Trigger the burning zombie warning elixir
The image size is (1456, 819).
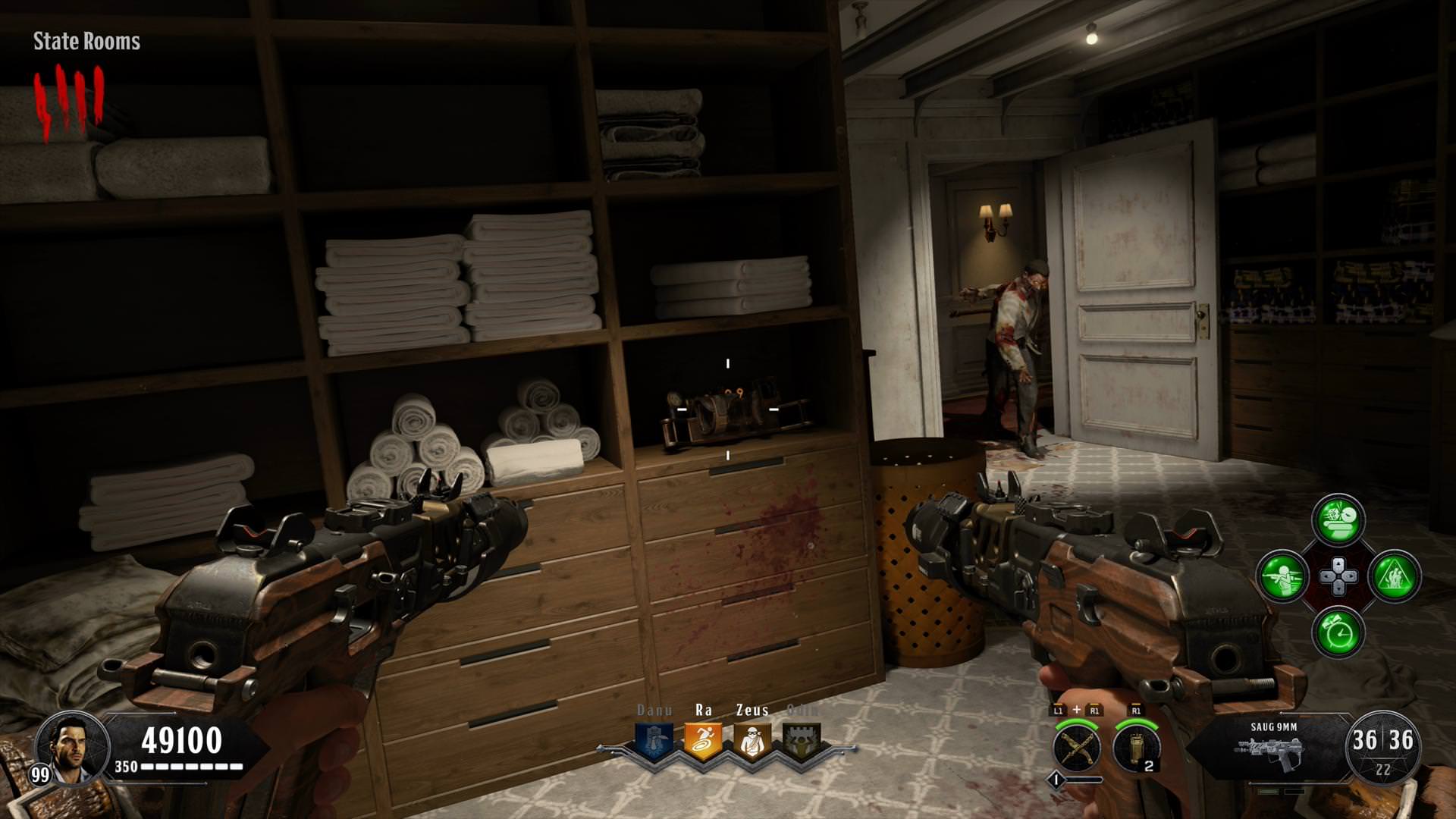click(1395, 576)
